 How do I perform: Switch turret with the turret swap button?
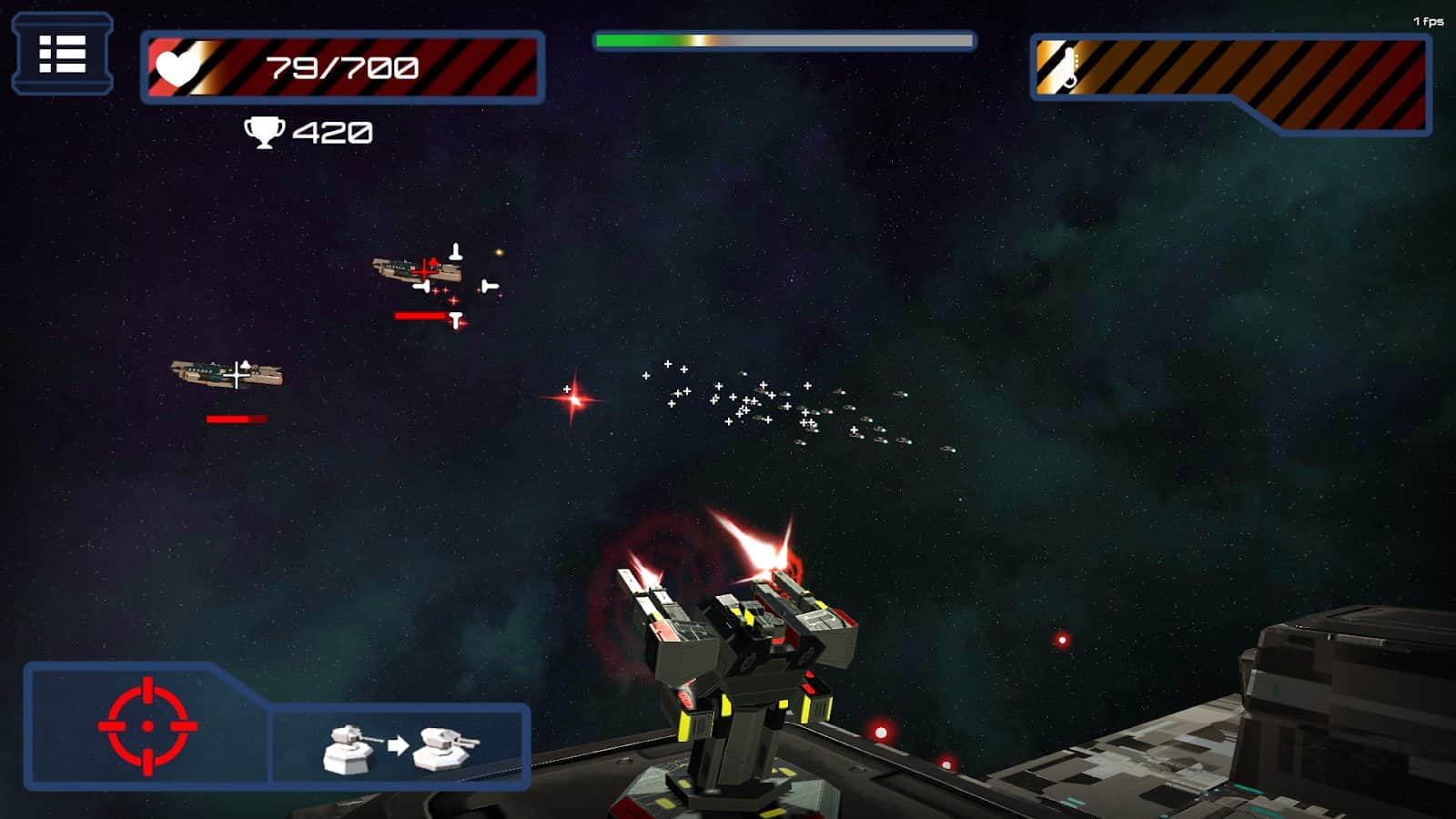tap(400, 746)
